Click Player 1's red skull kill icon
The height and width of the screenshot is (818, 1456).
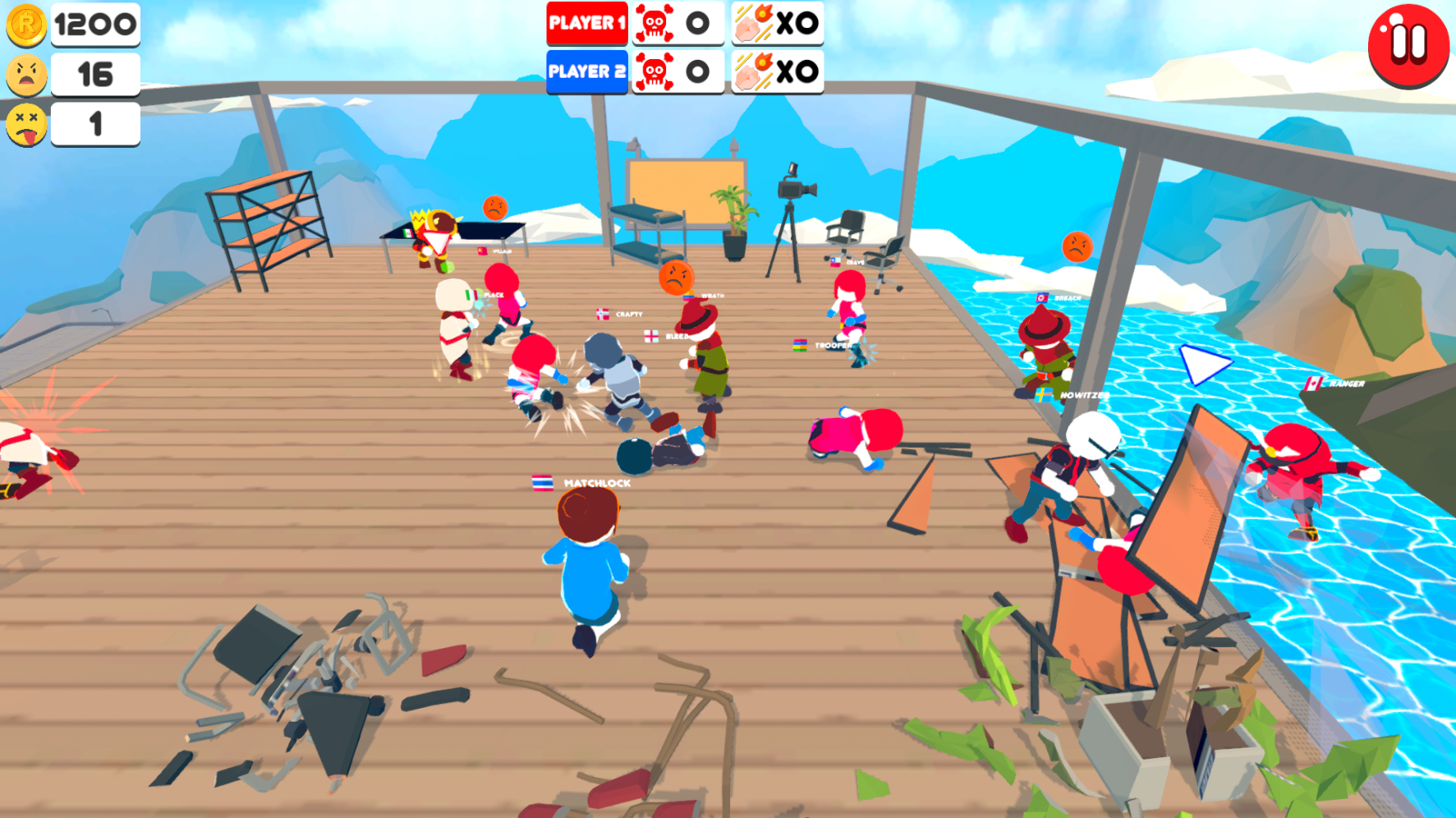(653, 24)
